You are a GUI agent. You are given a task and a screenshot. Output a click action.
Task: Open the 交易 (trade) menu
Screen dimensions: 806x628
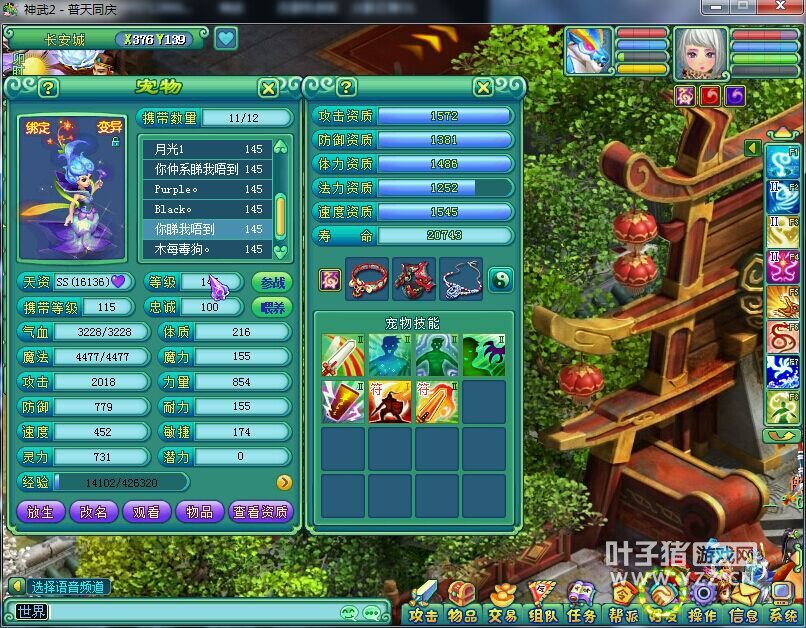(x=502, y=615)
